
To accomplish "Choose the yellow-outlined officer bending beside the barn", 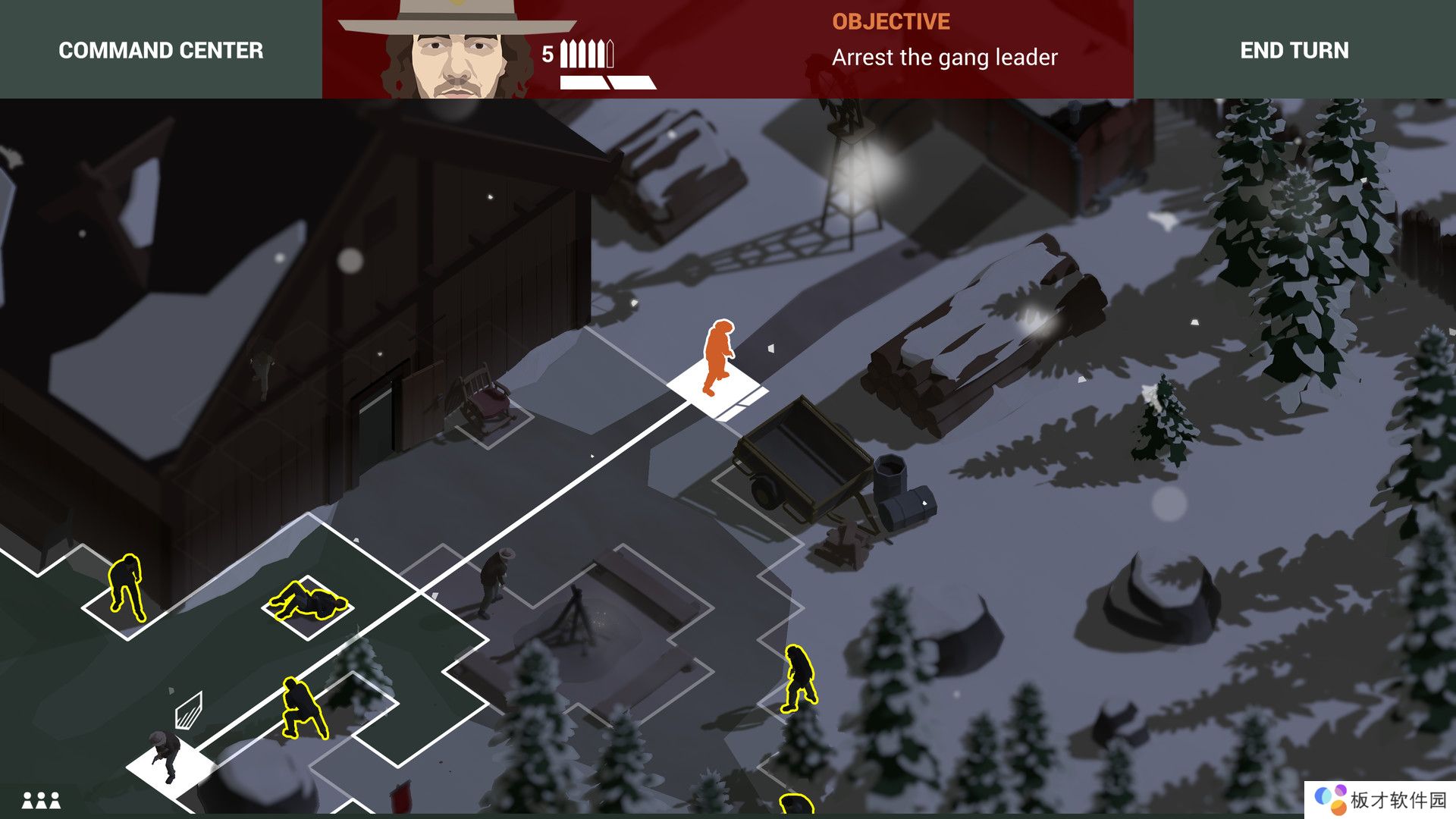I will [x=127, y=586].
